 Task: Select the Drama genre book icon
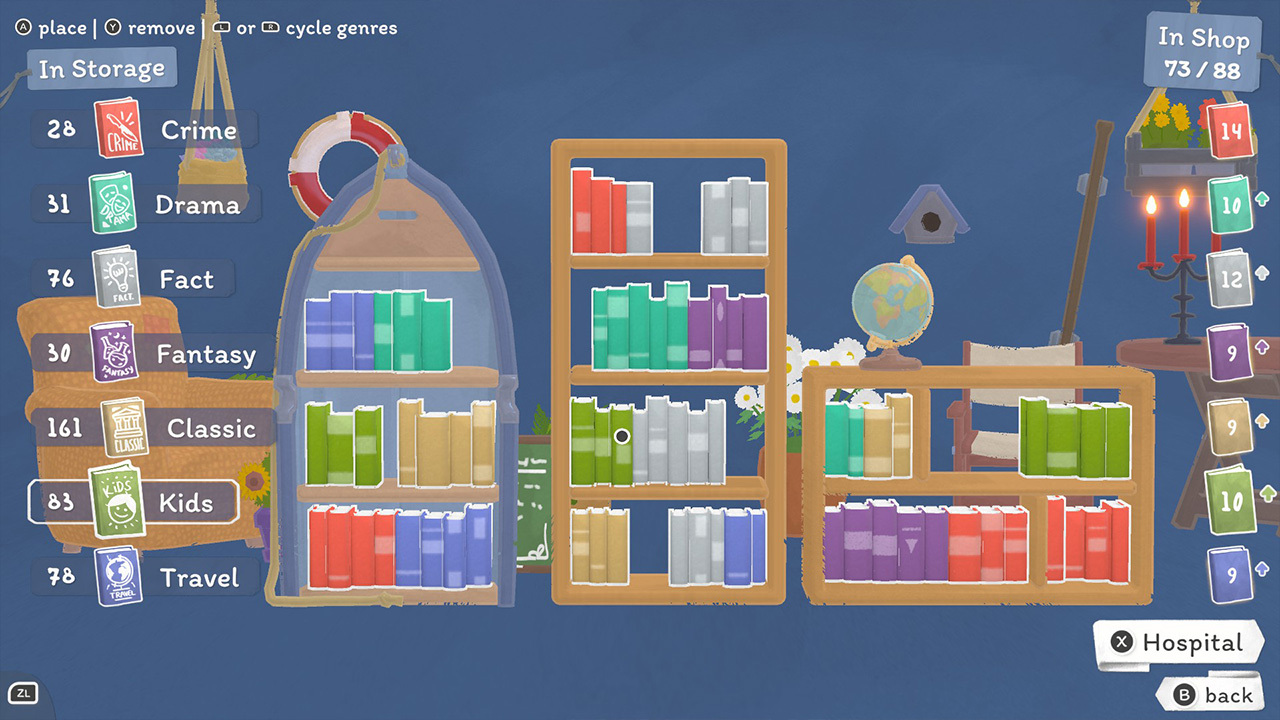(x=115, y=203)
